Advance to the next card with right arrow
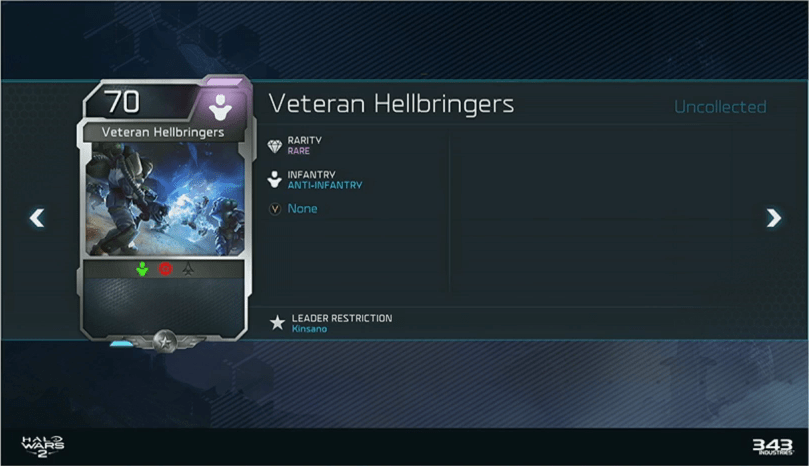The height and width of the screenshot is (466, 809). click(773, 217)
